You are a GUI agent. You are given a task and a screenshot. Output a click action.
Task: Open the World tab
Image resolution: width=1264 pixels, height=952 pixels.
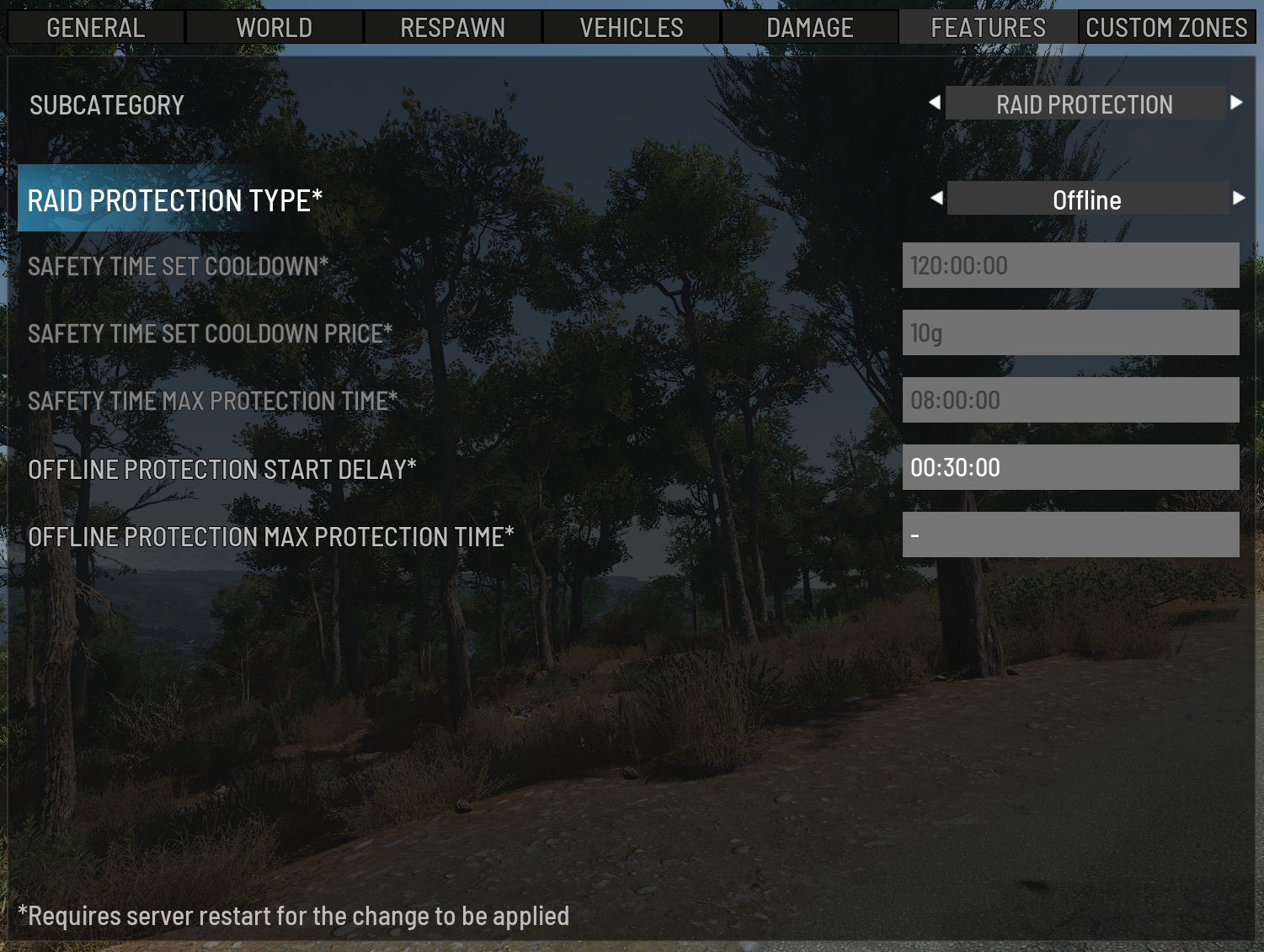pyautogui.click(x=275, y=28)
